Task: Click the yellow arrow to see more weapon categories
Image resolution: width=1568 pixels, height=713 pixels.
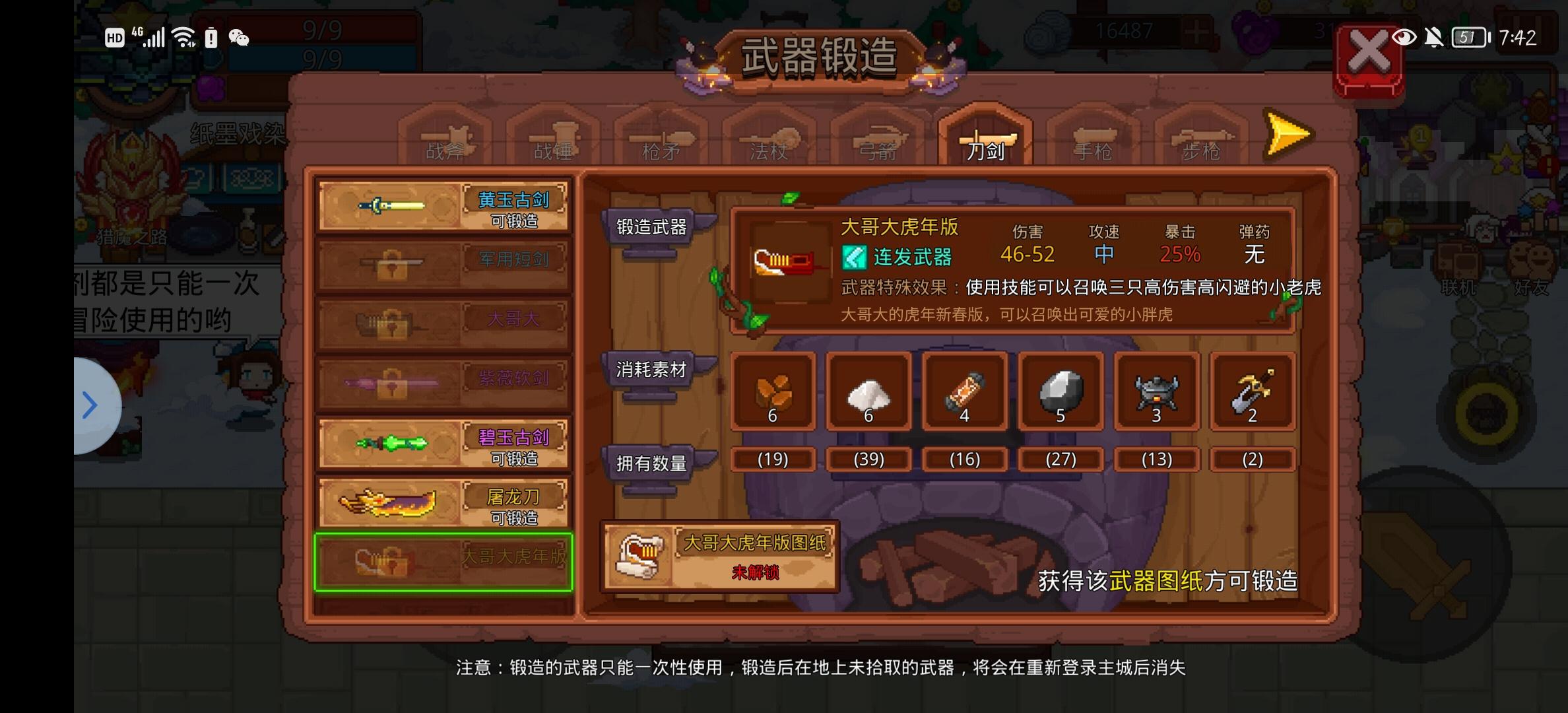Action: [x=1286, y=135]
